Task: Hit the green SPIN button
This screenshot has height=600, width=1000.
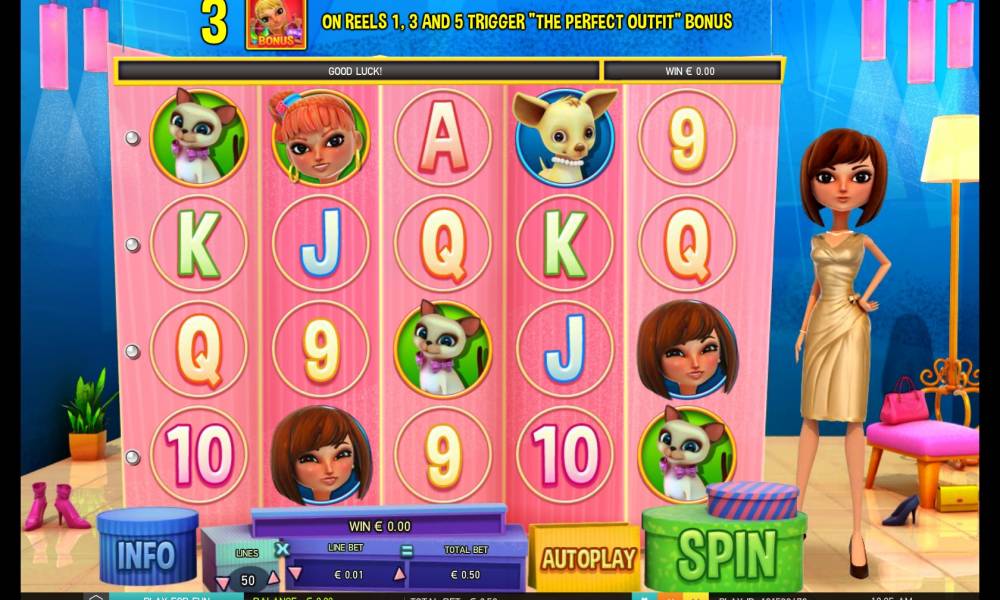Action: tap(727, 551)
